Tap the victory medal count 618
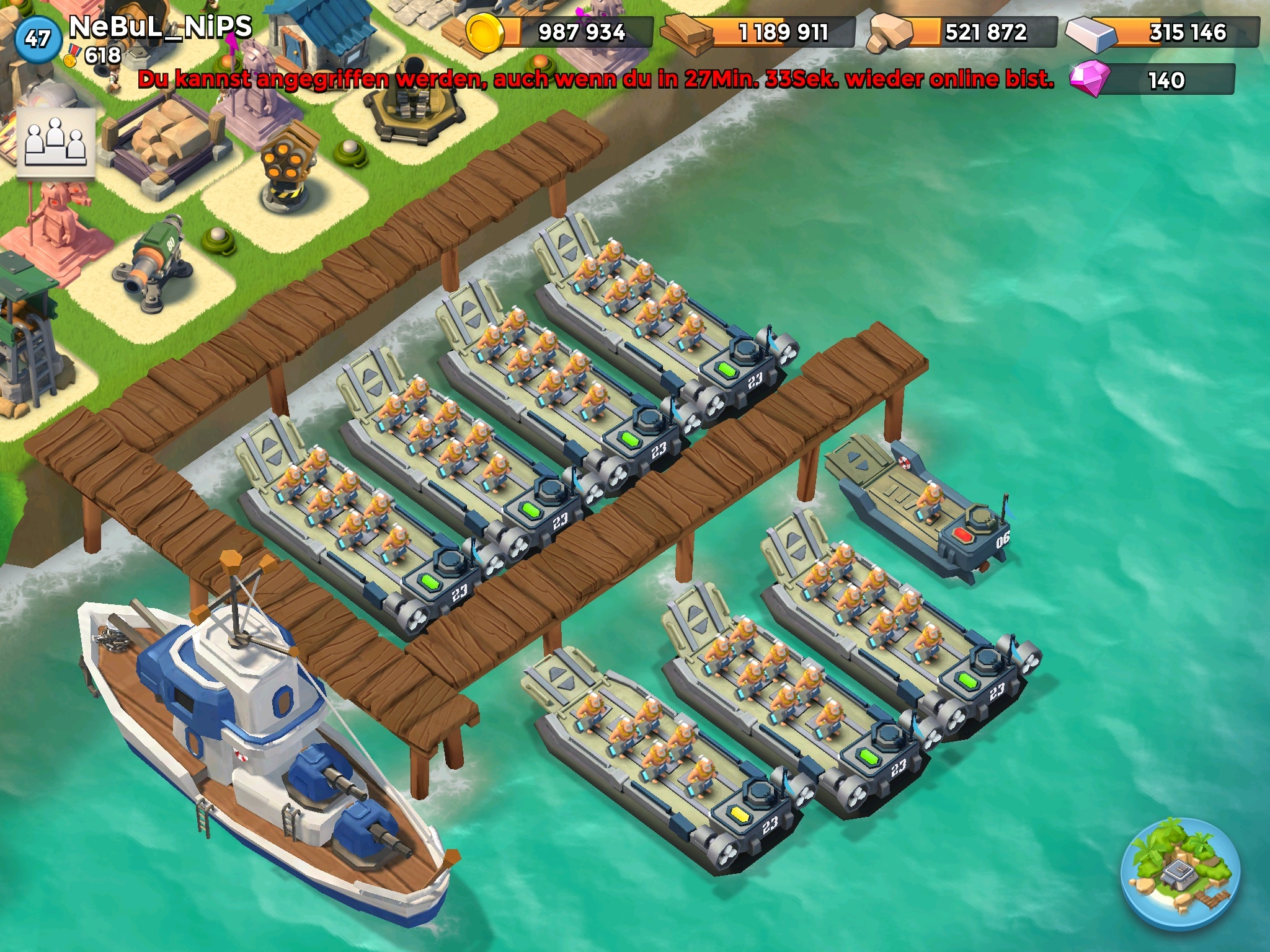This screenshot has height=952, width=1270. (x=94, y=56)
